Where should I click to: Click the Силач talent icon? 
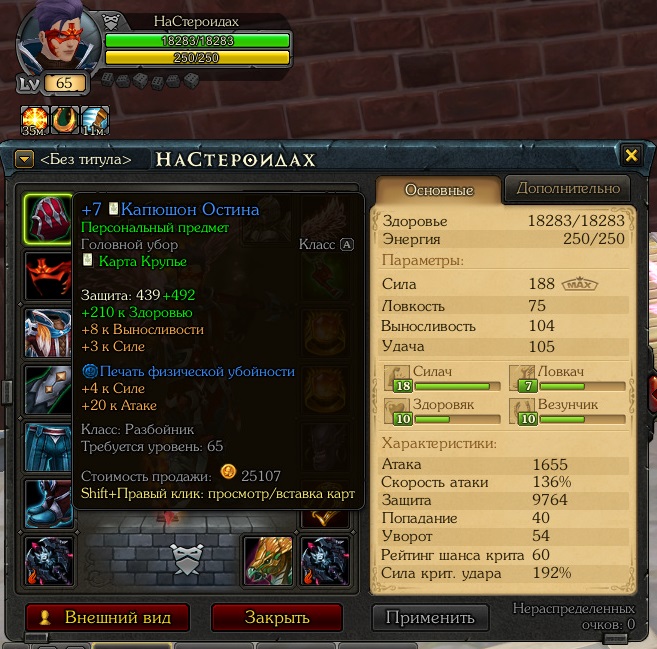tap(399, 378)
